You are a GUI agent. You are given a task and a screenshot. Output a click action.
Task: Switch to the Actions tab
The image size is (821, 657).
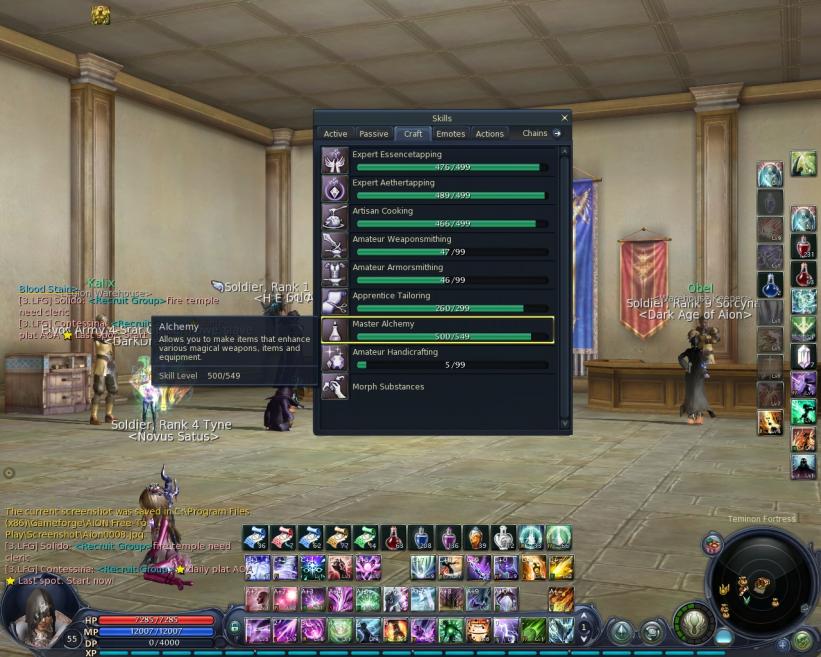pos(490,134)
